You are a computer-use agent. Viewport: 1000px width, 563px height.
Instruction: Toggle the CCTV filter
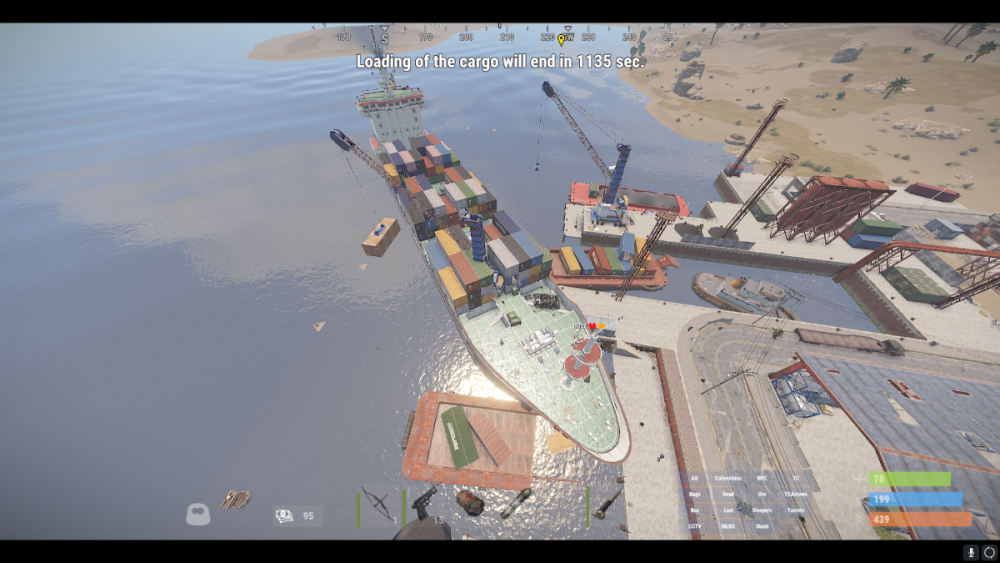coord(695,526)
